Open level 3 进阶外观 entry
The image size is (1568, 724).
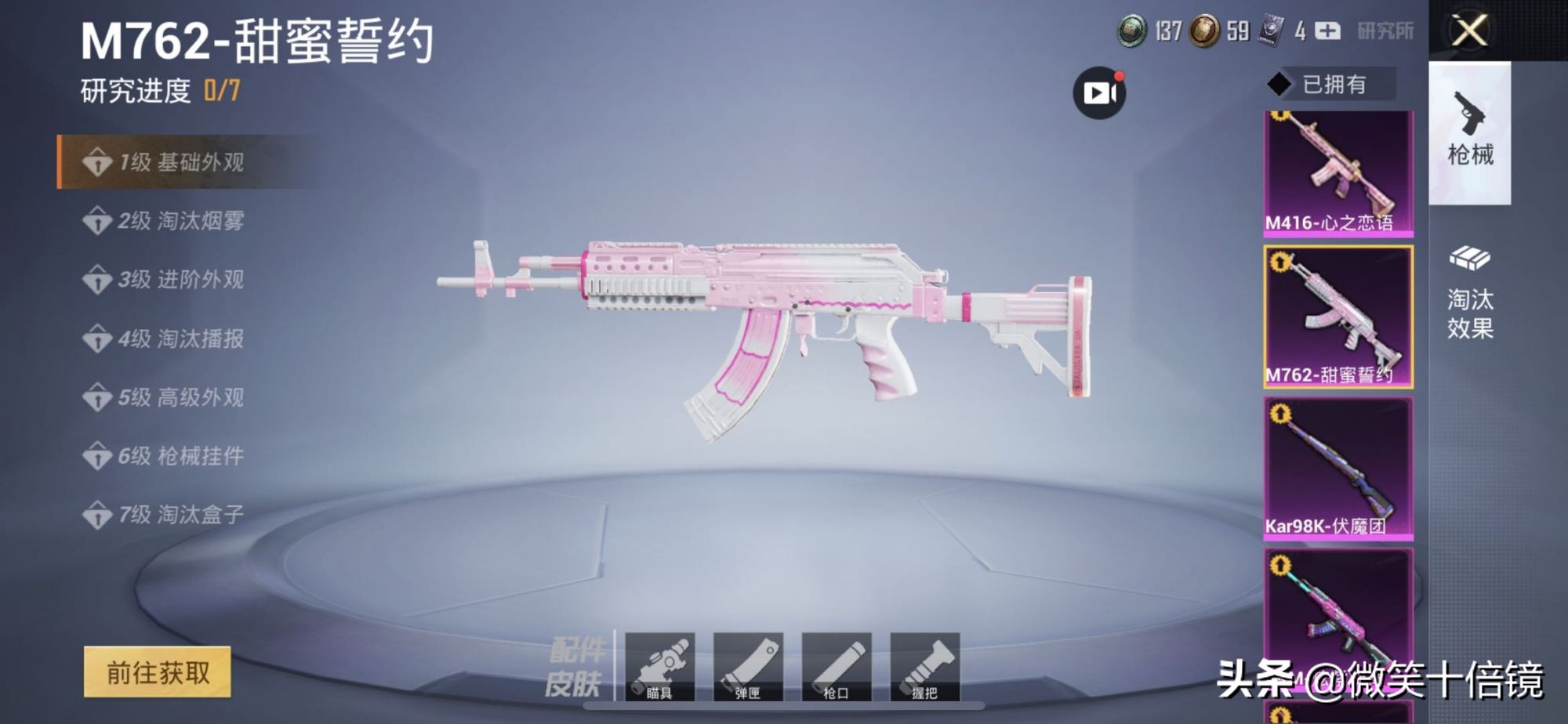(180, 280)
